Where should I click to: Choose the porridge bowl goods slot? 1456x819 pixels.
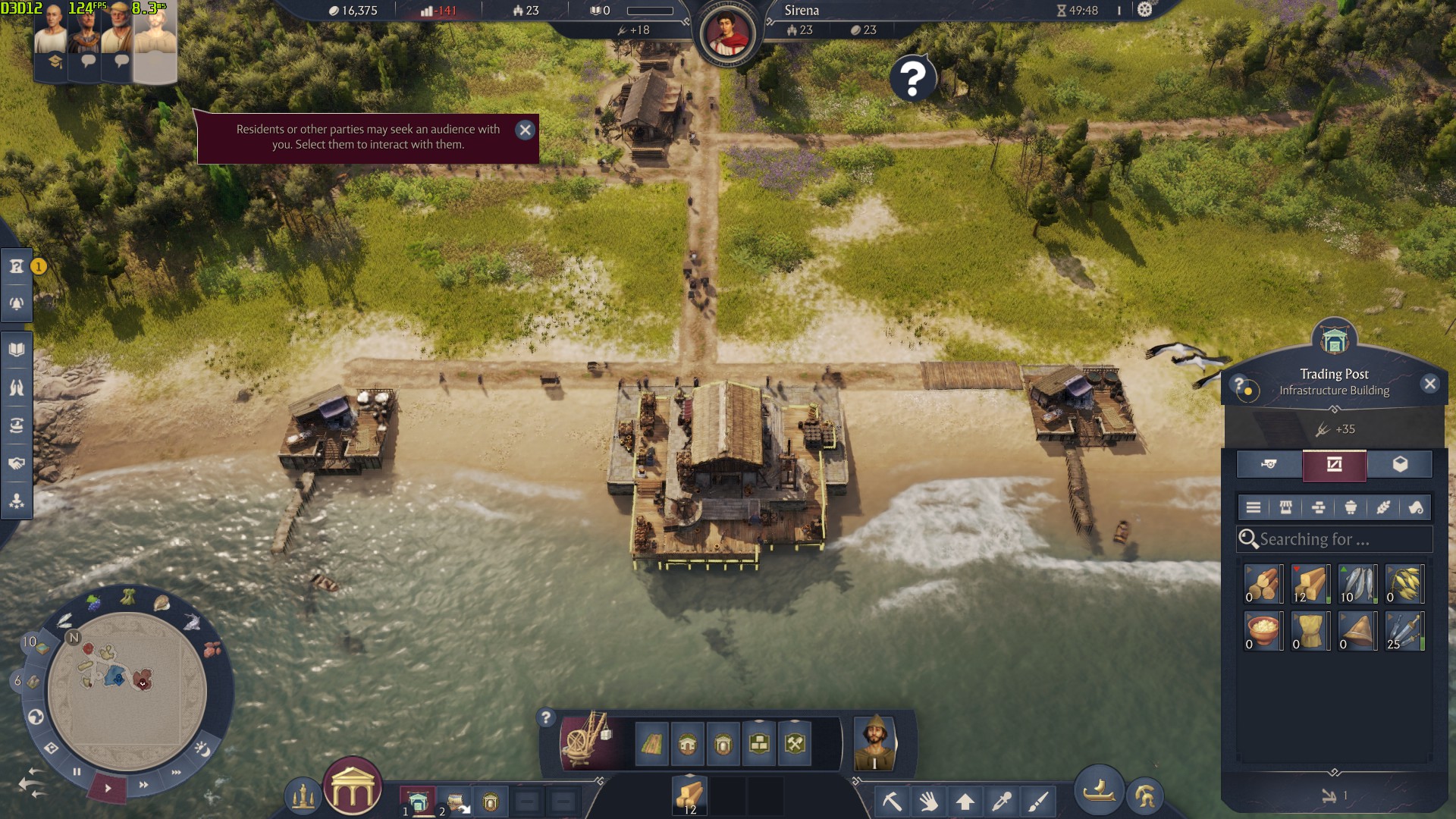pyautogui.click(x=1263, y=631)
